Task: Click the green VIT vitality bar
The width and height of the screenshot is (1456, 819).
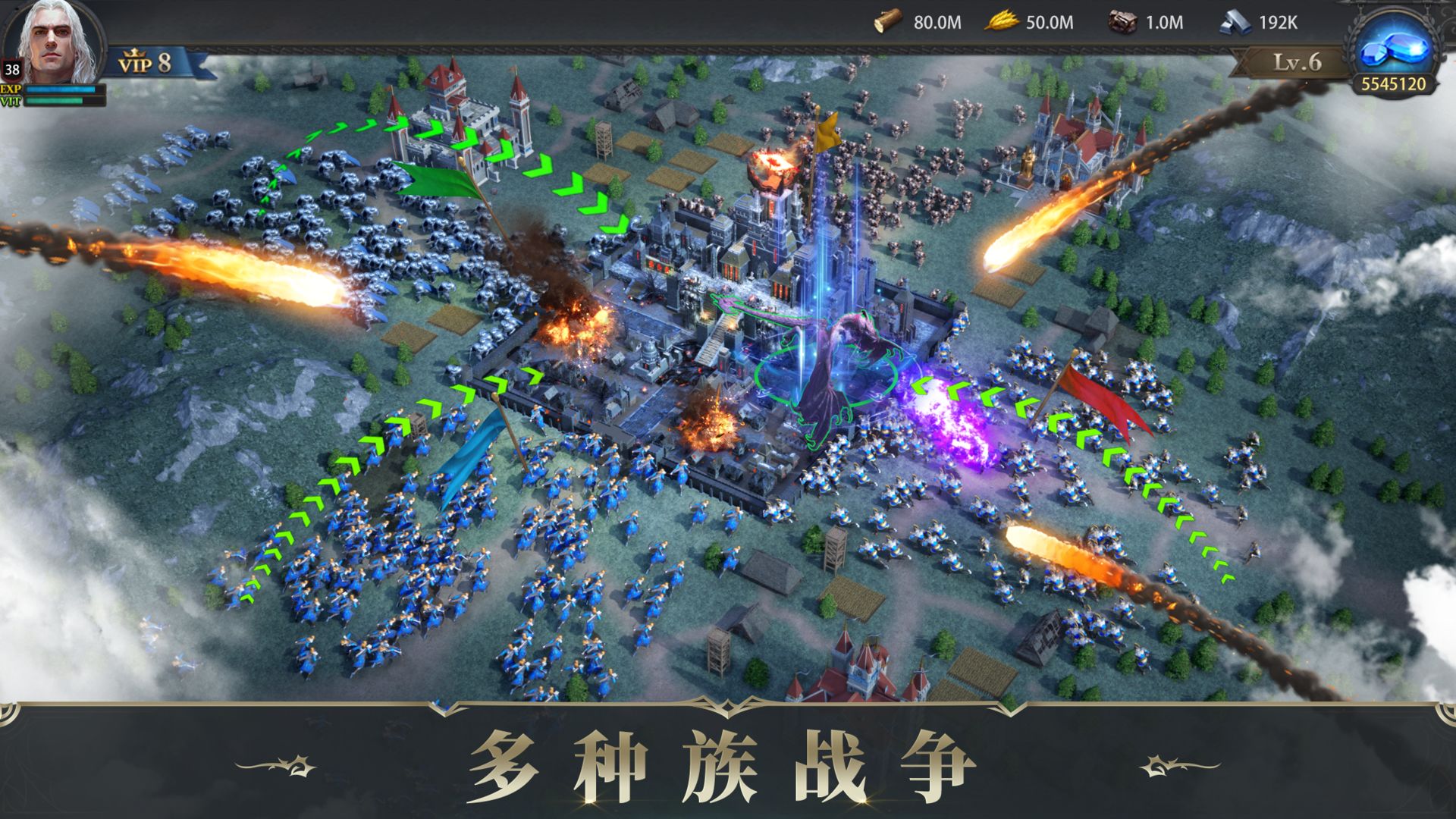Action: pyautogui.click(x=61, y=102)
